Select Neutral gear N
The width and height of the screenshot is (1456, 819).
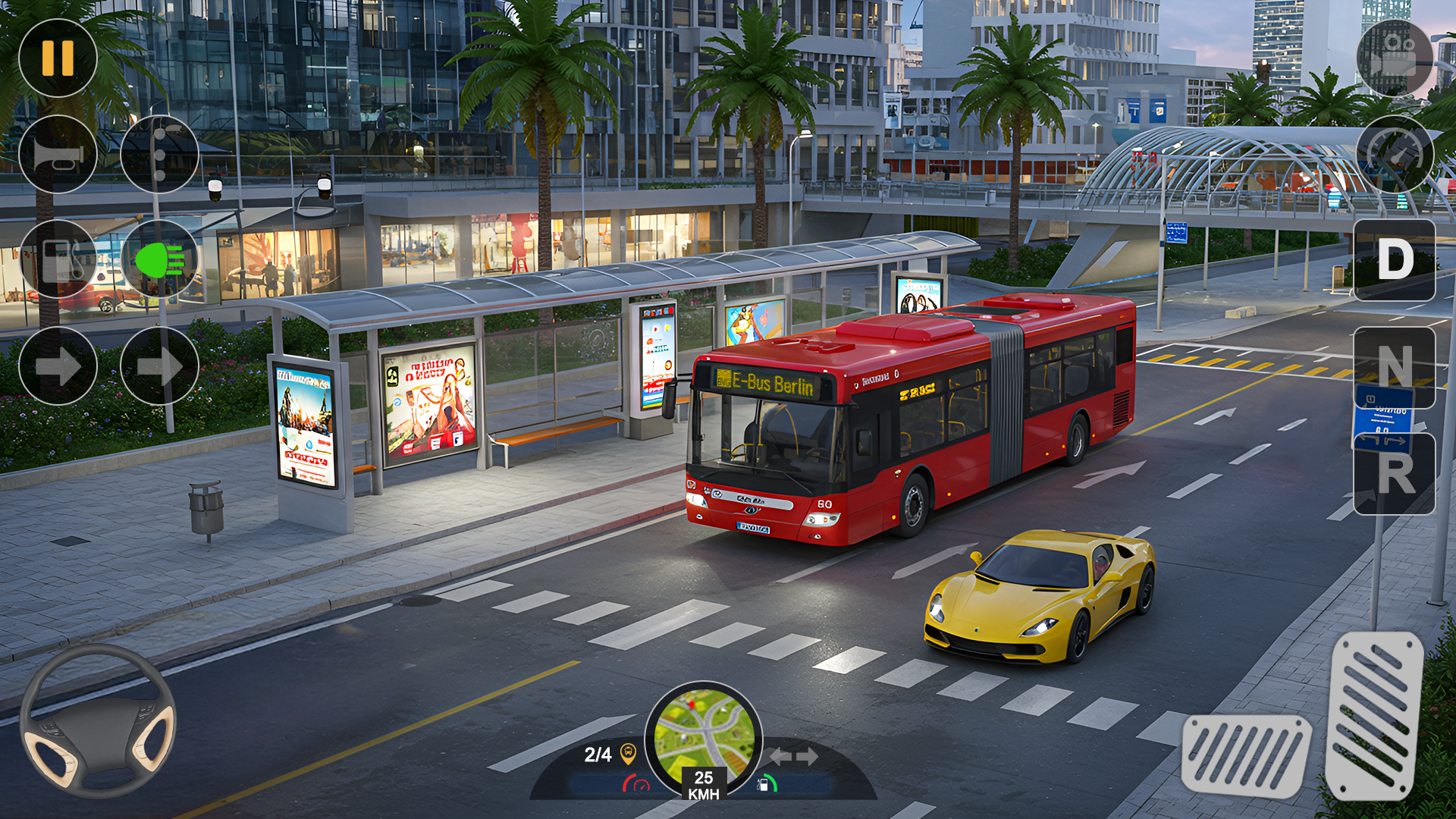click(x=1395, y=367)
